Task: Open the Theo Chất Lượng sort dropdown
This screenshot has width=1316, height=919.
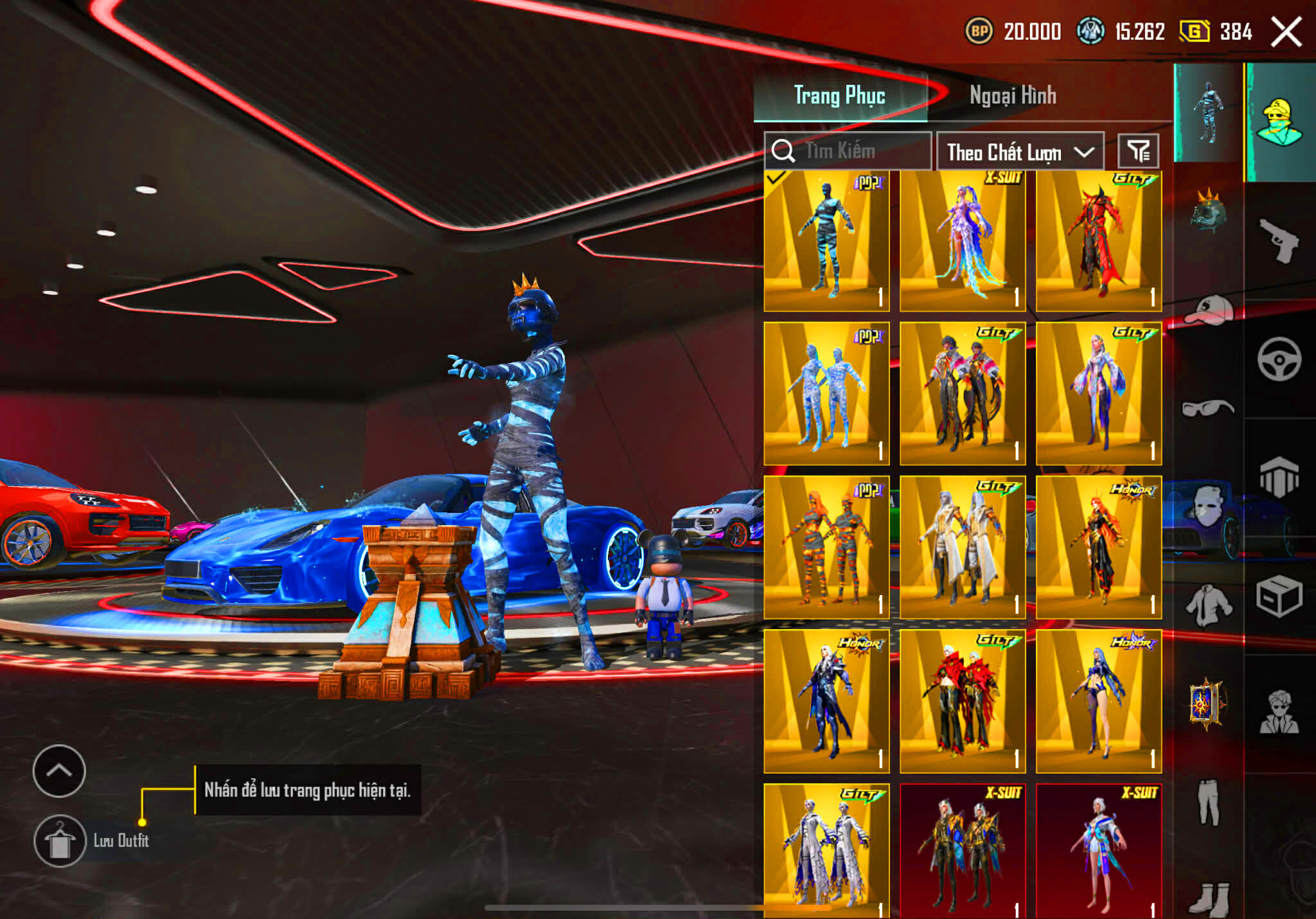Action: (1020, 152)
